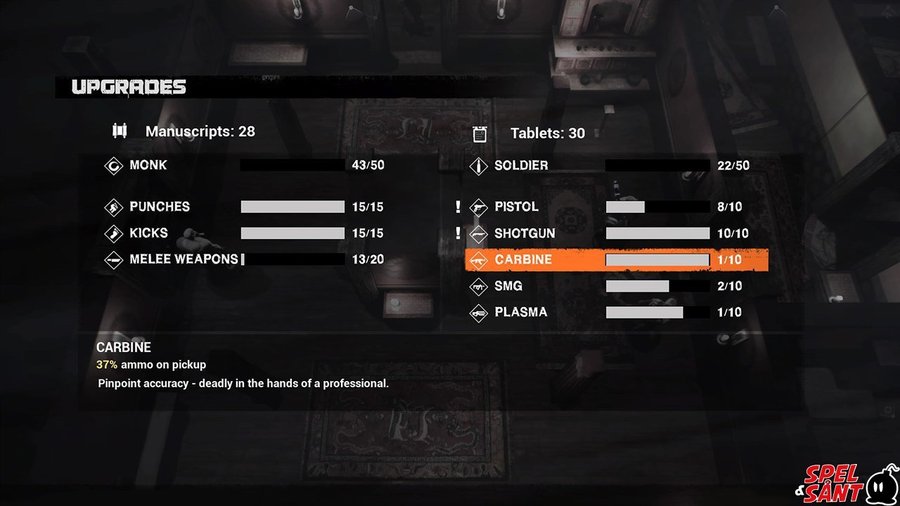The height and width of the screenshot is (506, 900).
Task: Open the Melee Weapons upgrade
Action: click(183, 259)
